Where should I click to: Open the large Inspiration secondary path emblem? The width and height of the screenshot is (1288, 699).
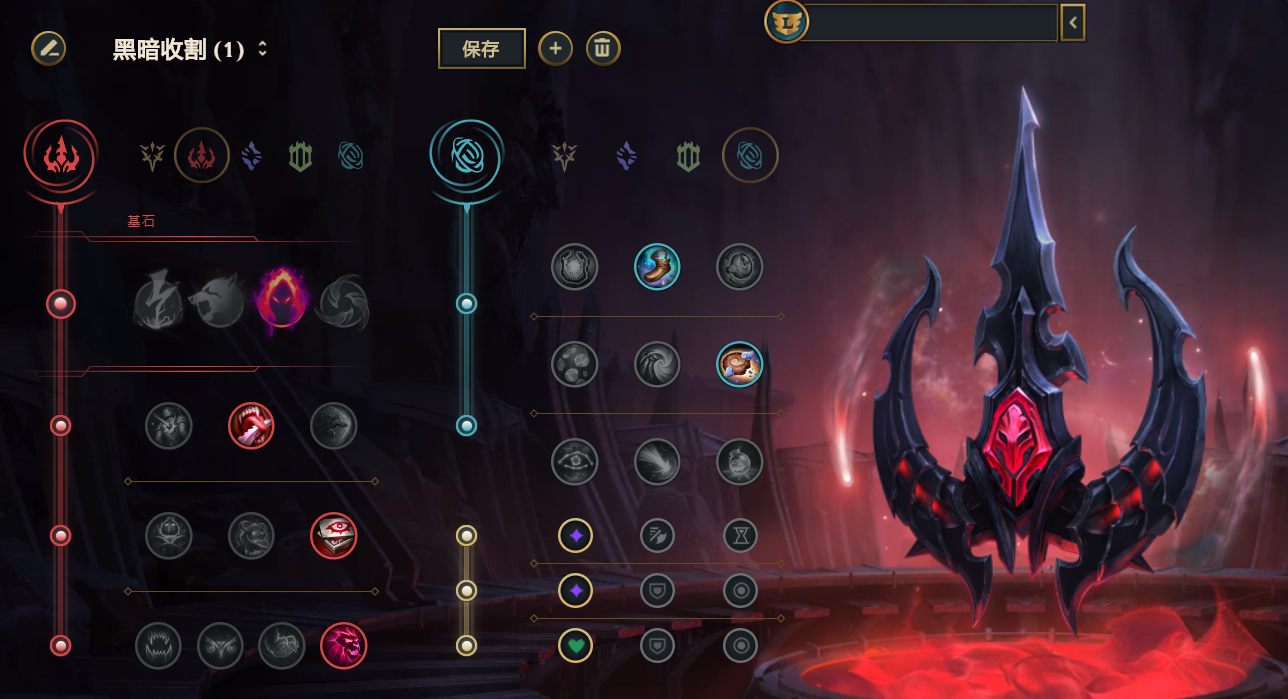click(466, 155)
